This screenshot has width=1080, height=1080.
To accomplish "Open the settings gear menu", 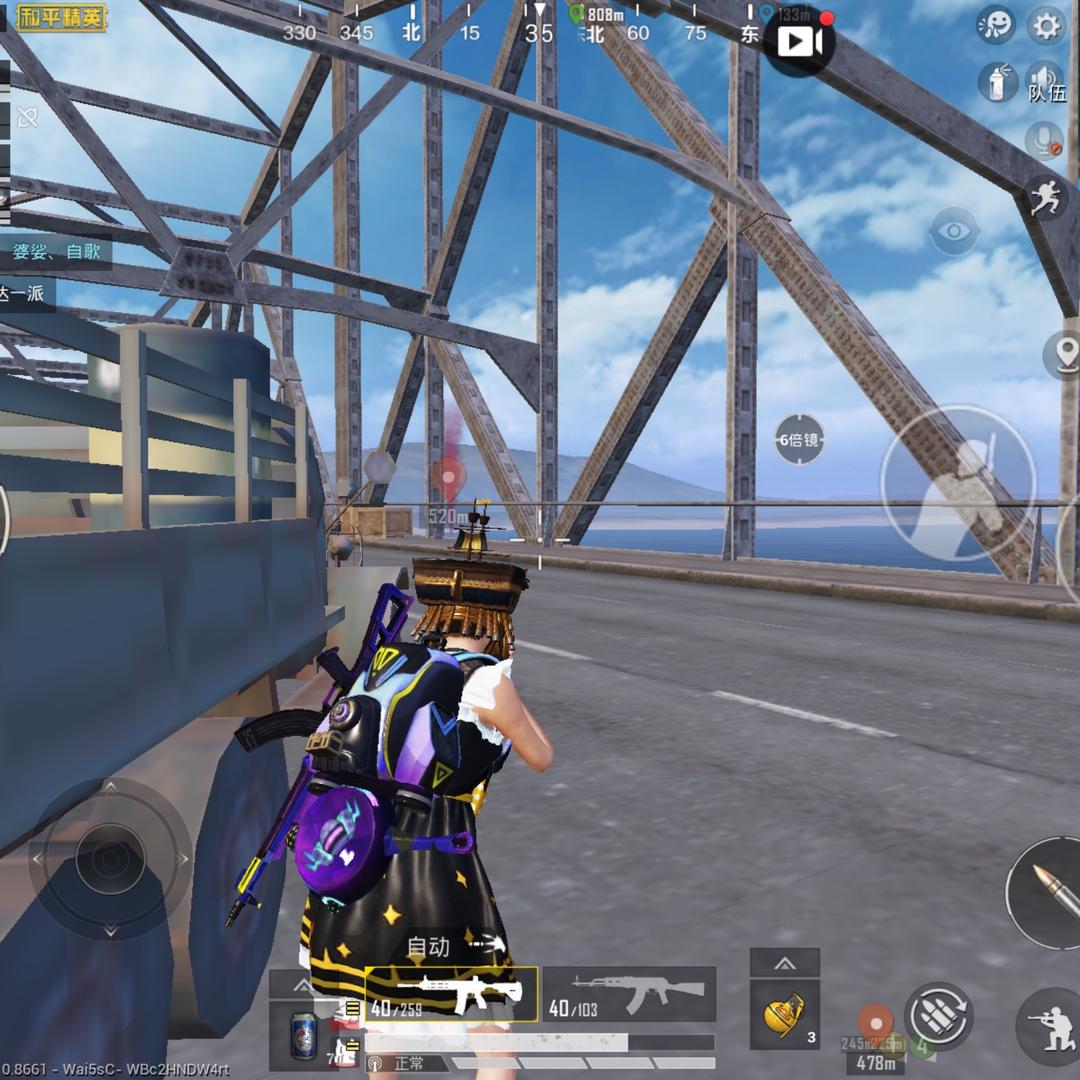I will coord(1046,26).
